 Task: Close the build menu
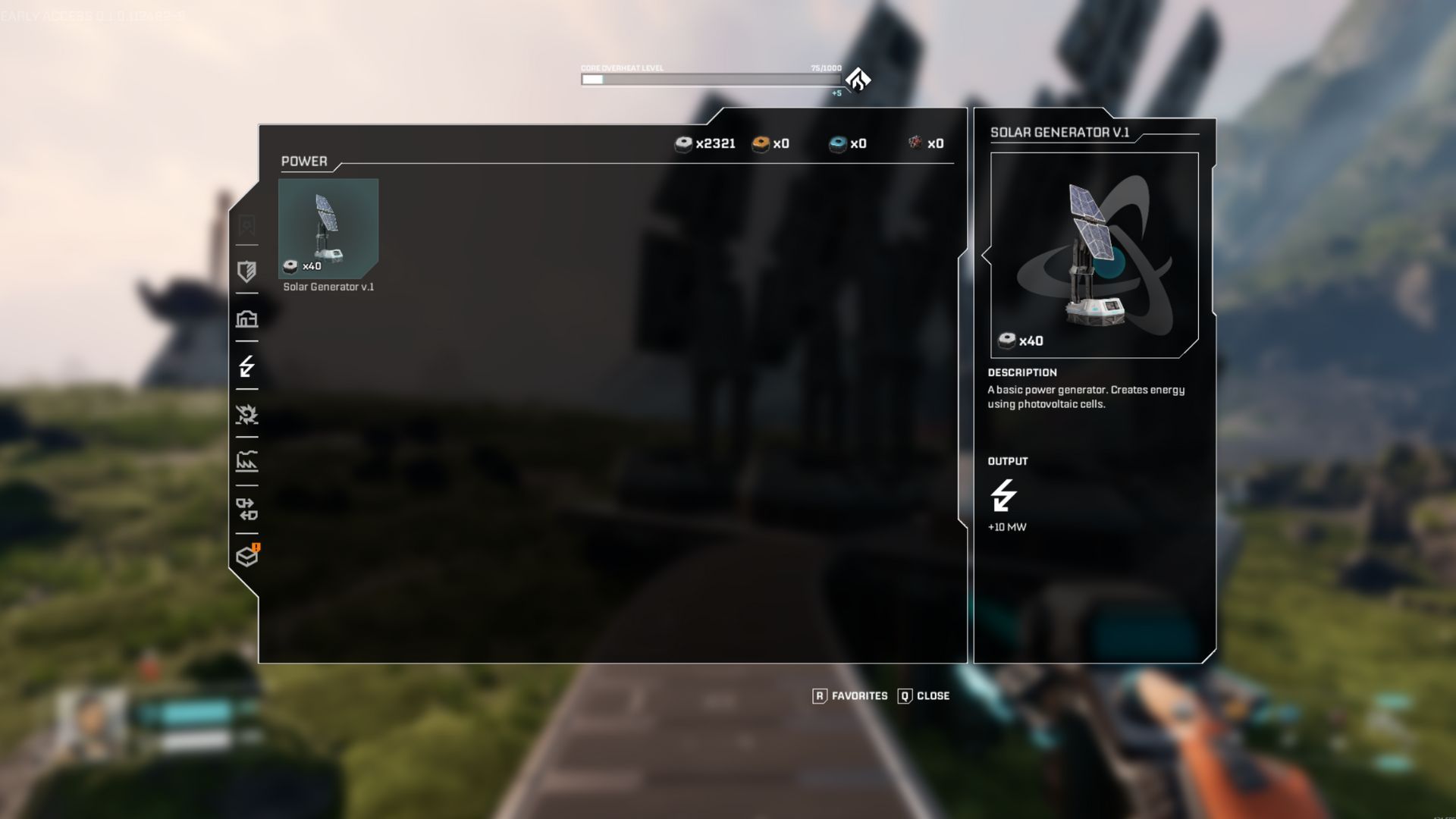coord(924,695)
